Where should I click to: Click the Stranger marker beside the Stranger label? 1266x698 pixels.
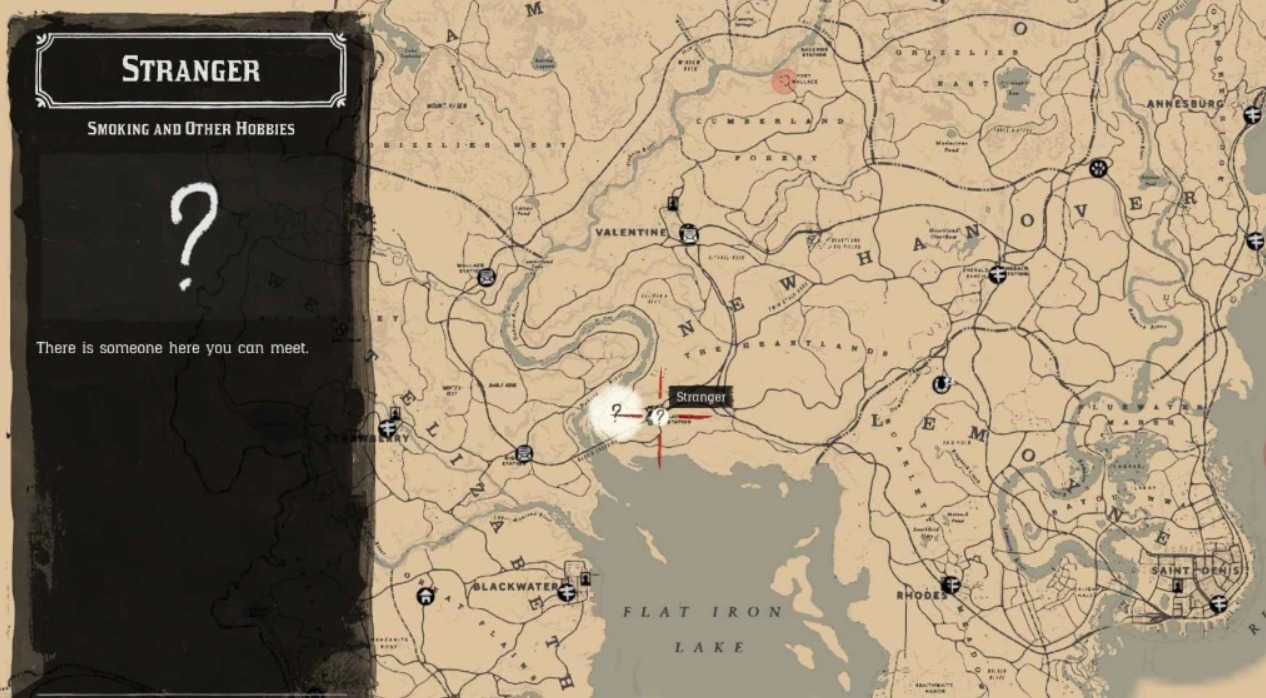[658, 416]
